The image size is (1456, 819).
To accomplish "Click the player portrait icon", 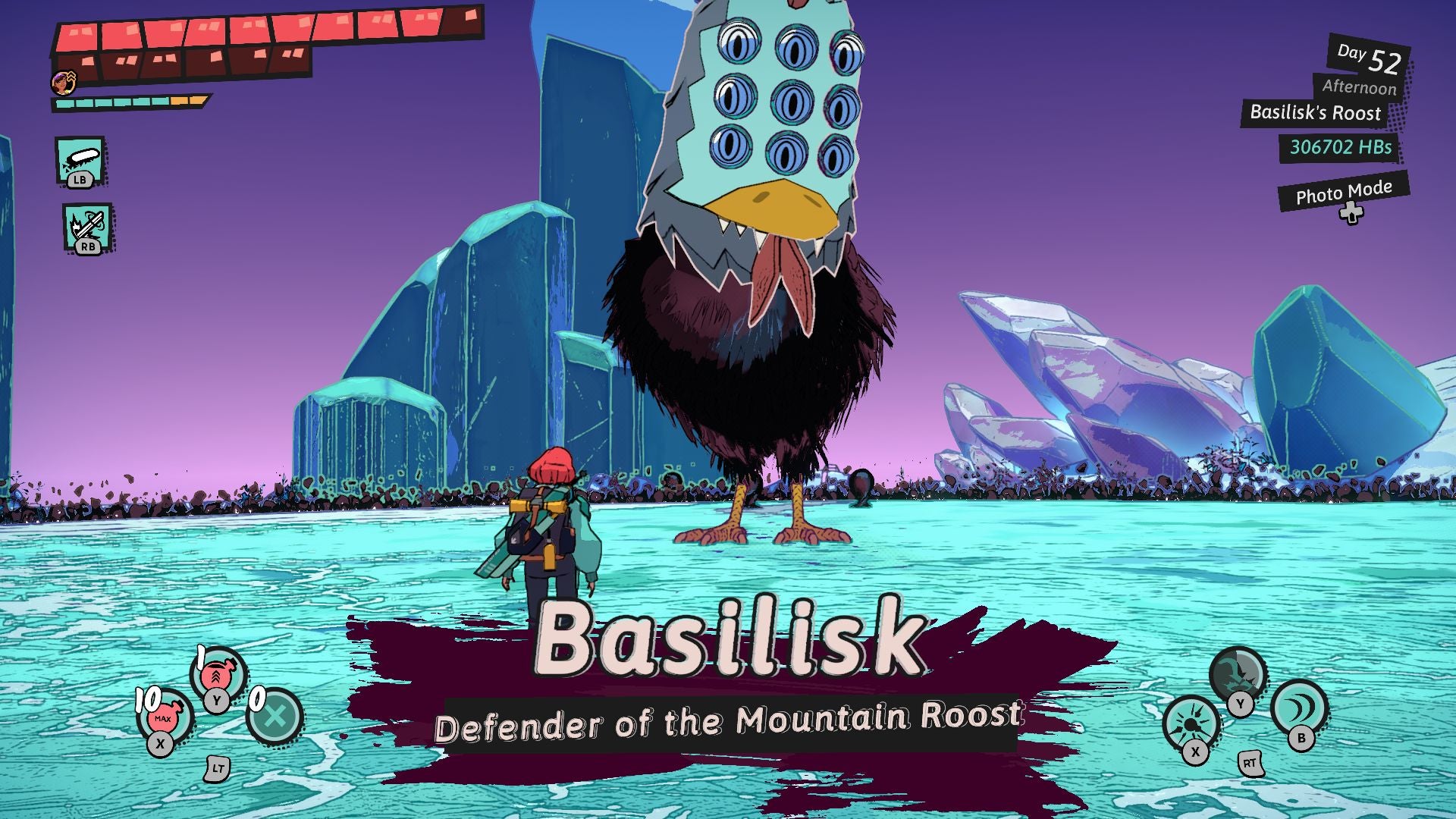I will point(64,82).
